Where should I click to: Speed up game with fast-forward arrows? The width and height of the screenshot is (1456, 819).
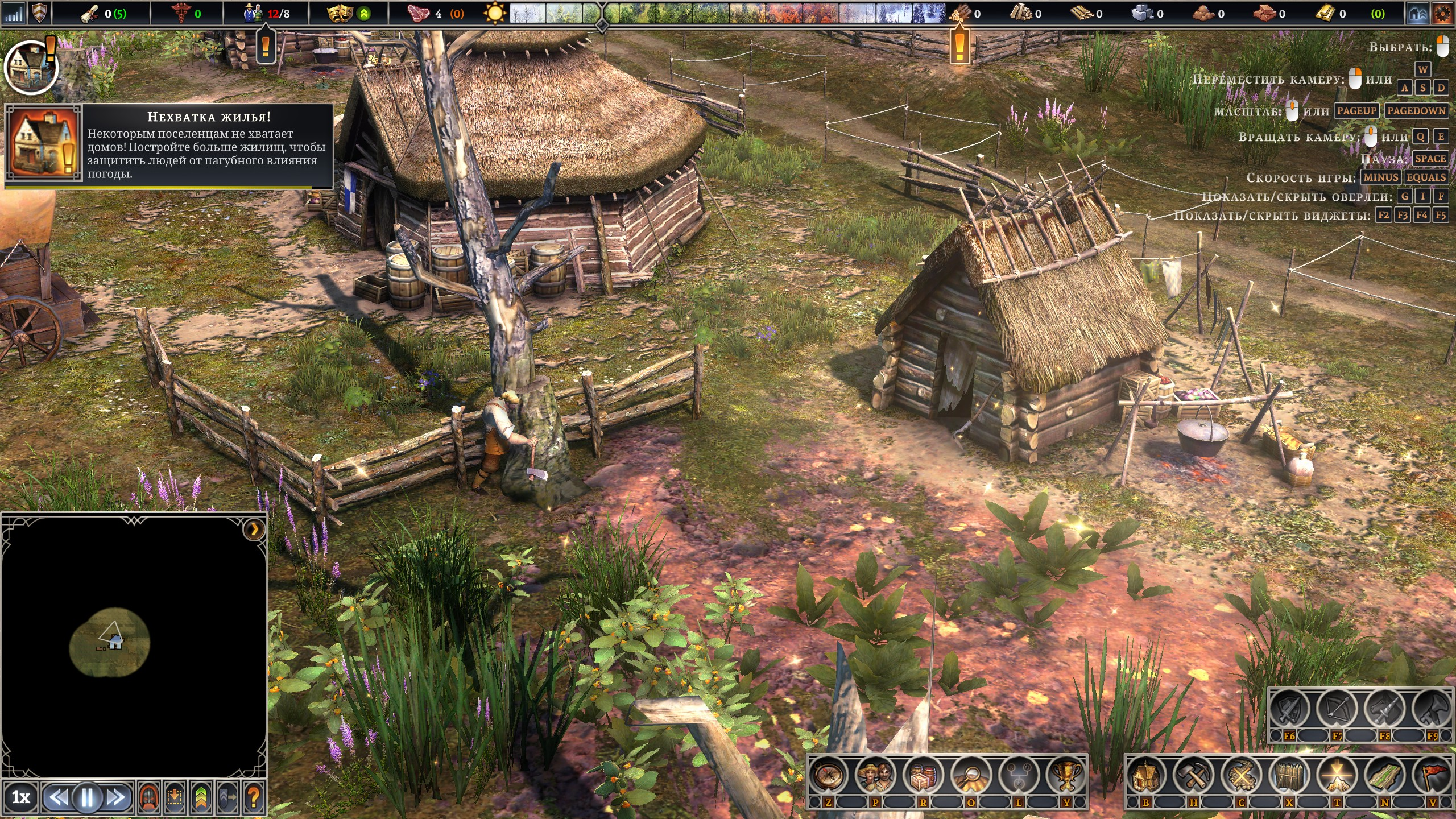click(x=115, y=797)
